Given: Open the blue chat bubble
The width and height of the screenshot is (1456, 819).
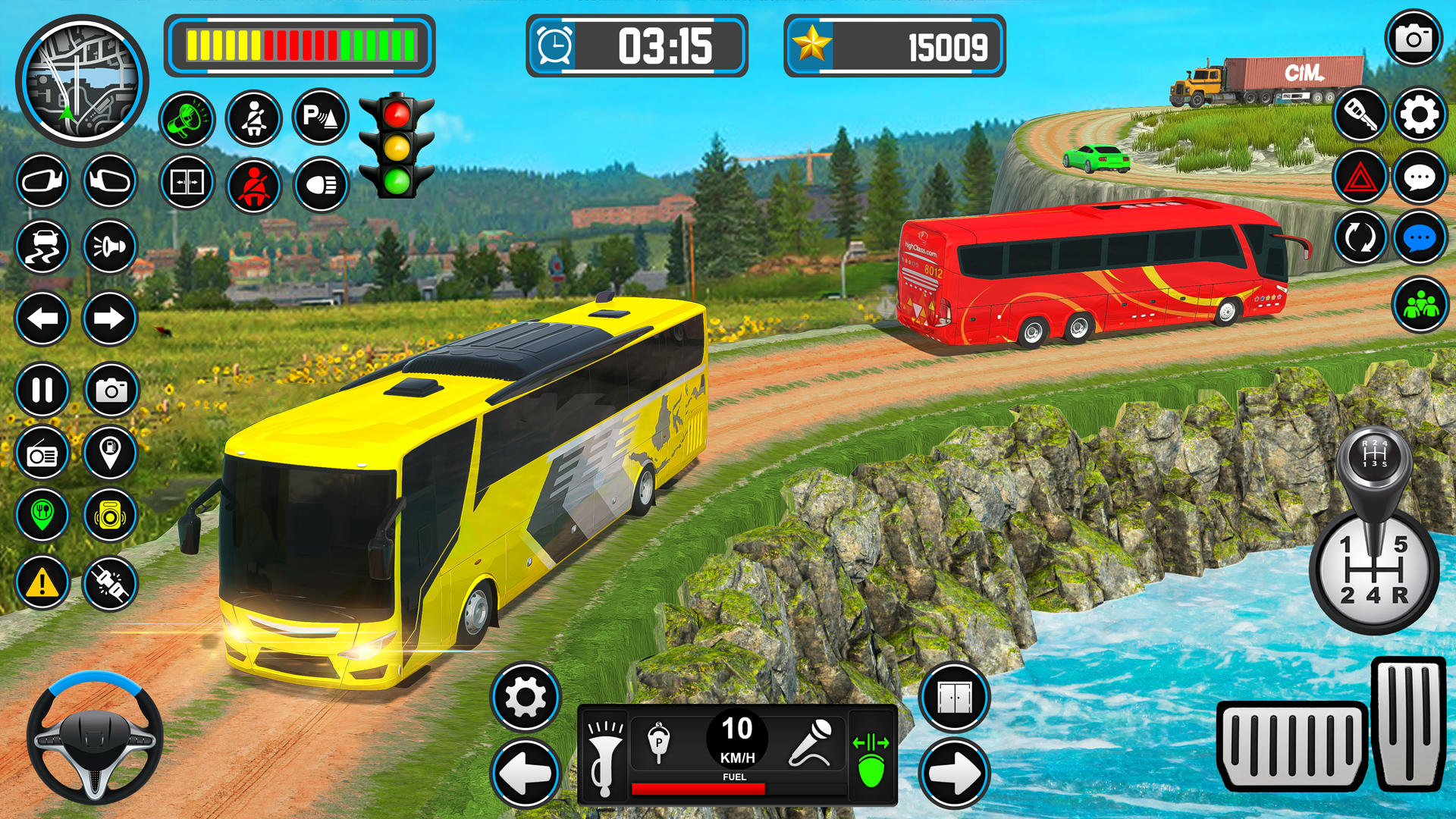Looking at the screenshot, I should 1420,239.
